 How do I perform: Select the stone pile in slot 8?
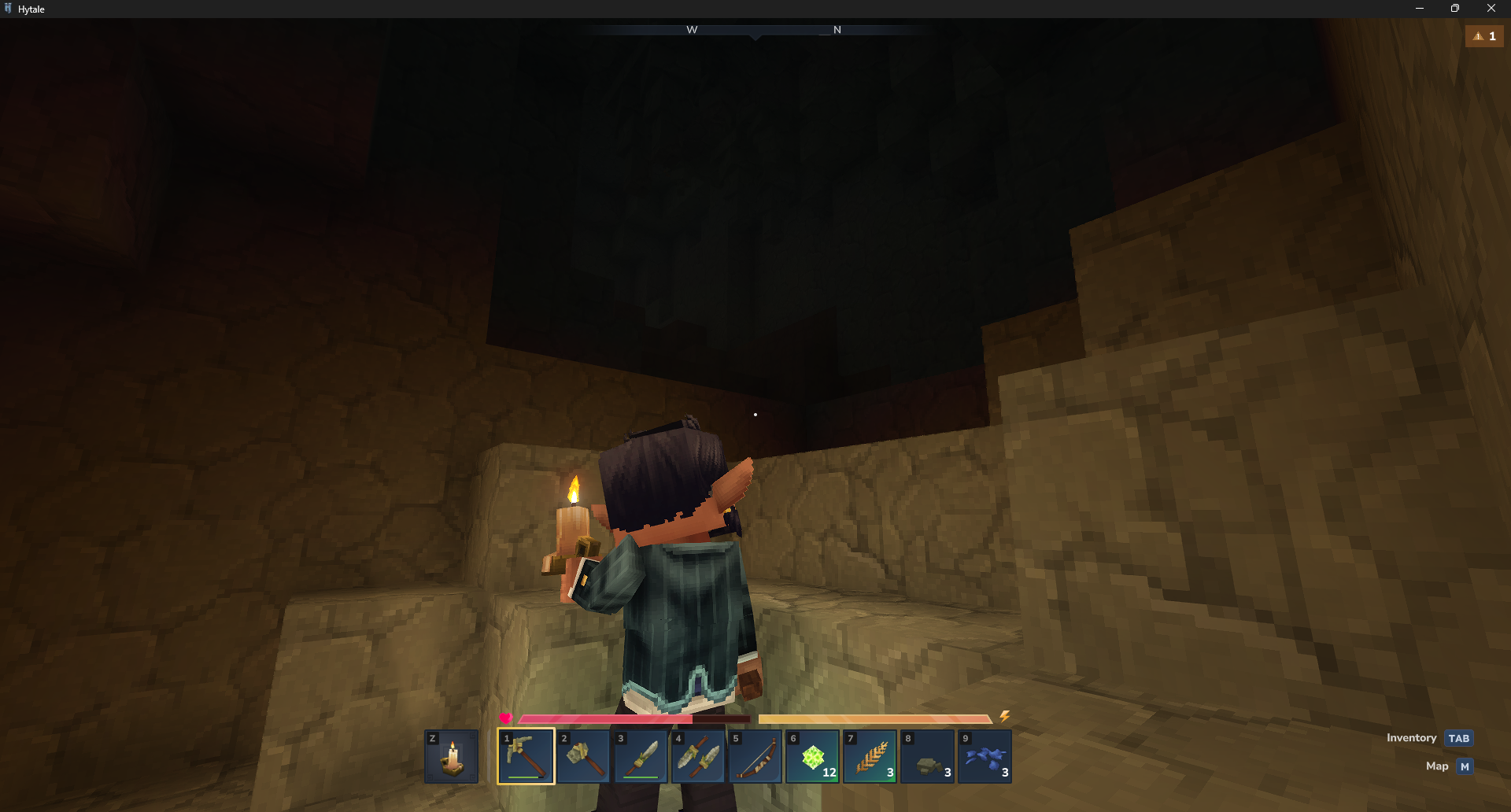[929, 755]
